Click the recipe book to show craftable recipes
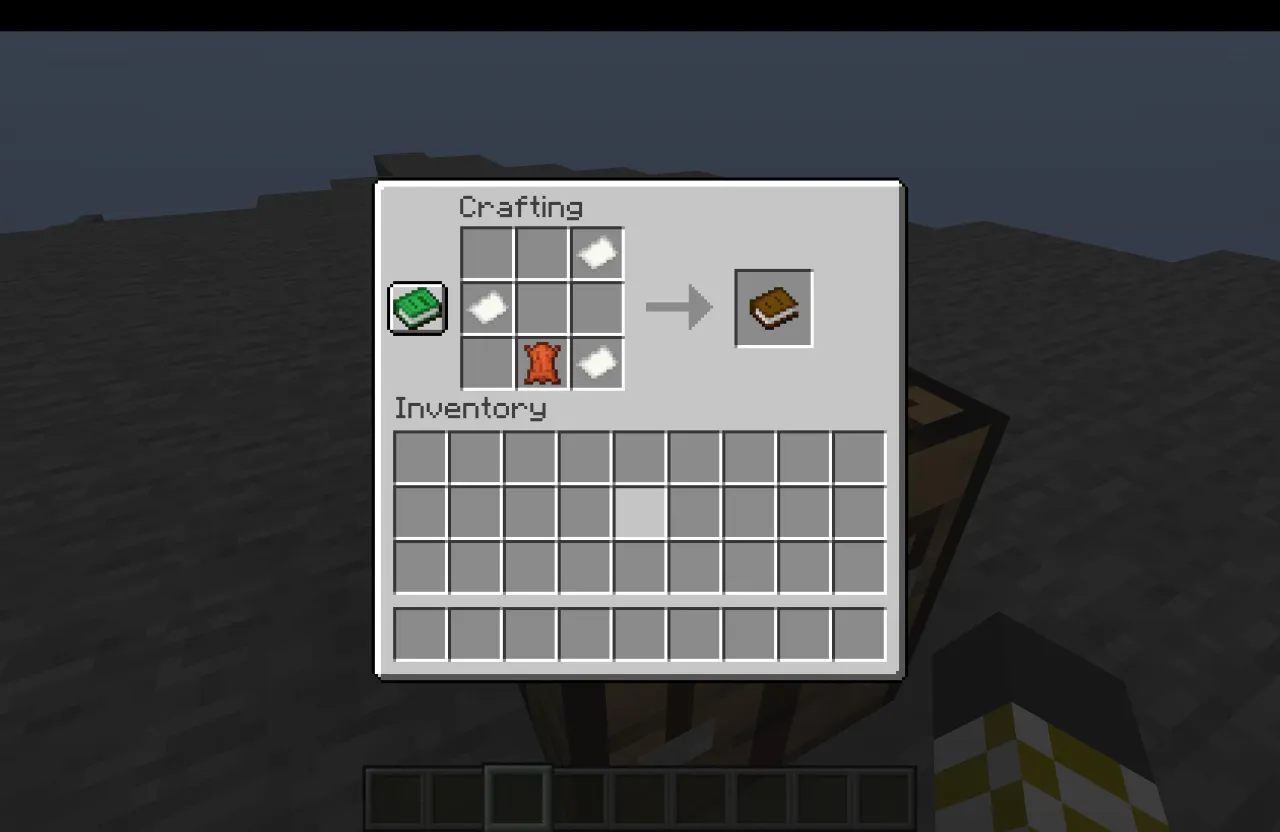This screenshot has width=1280, height=832. (x=416, y=308)
